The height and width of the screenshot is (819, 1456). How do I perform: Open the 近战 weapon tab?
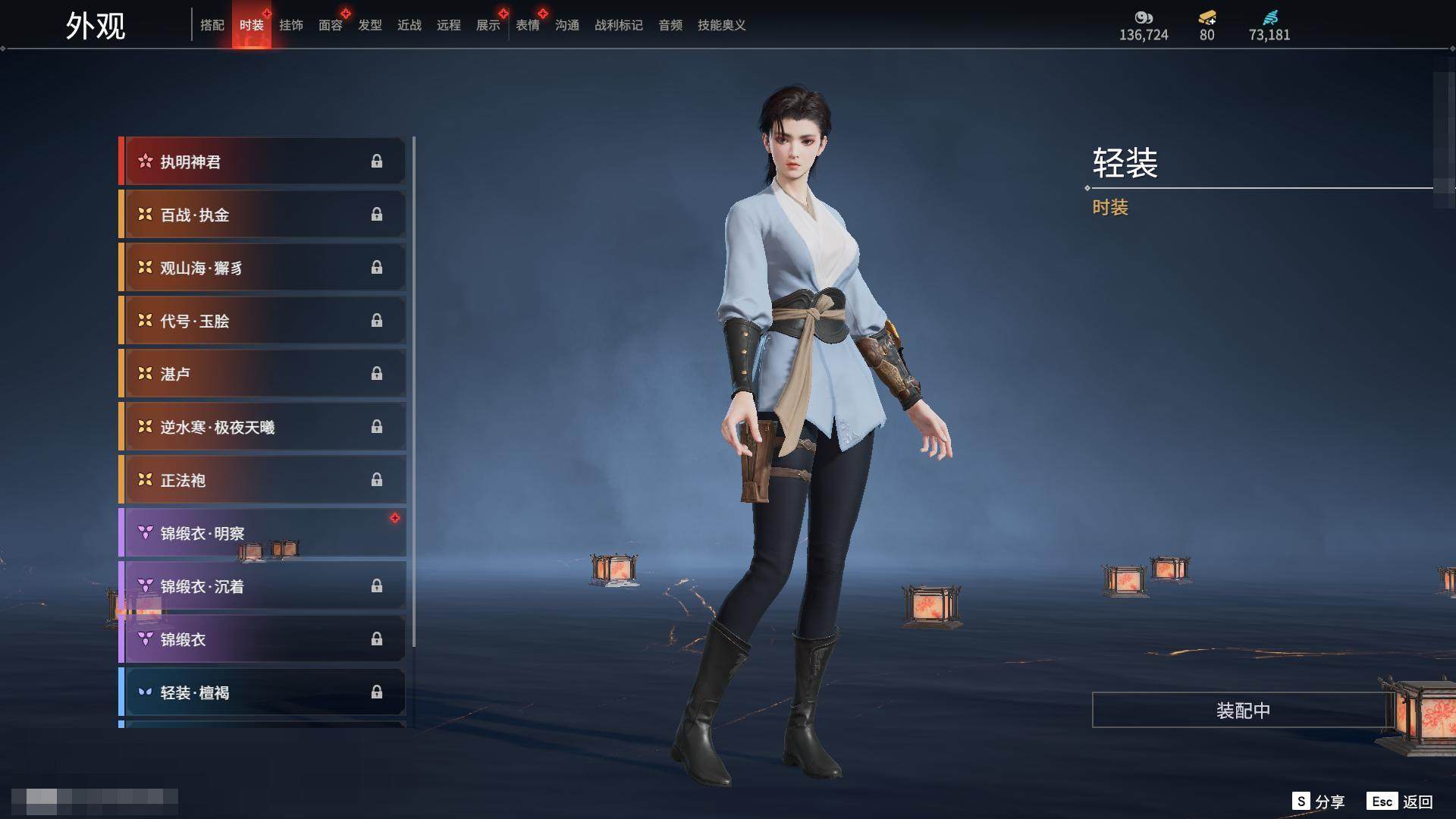click(409, 26)
